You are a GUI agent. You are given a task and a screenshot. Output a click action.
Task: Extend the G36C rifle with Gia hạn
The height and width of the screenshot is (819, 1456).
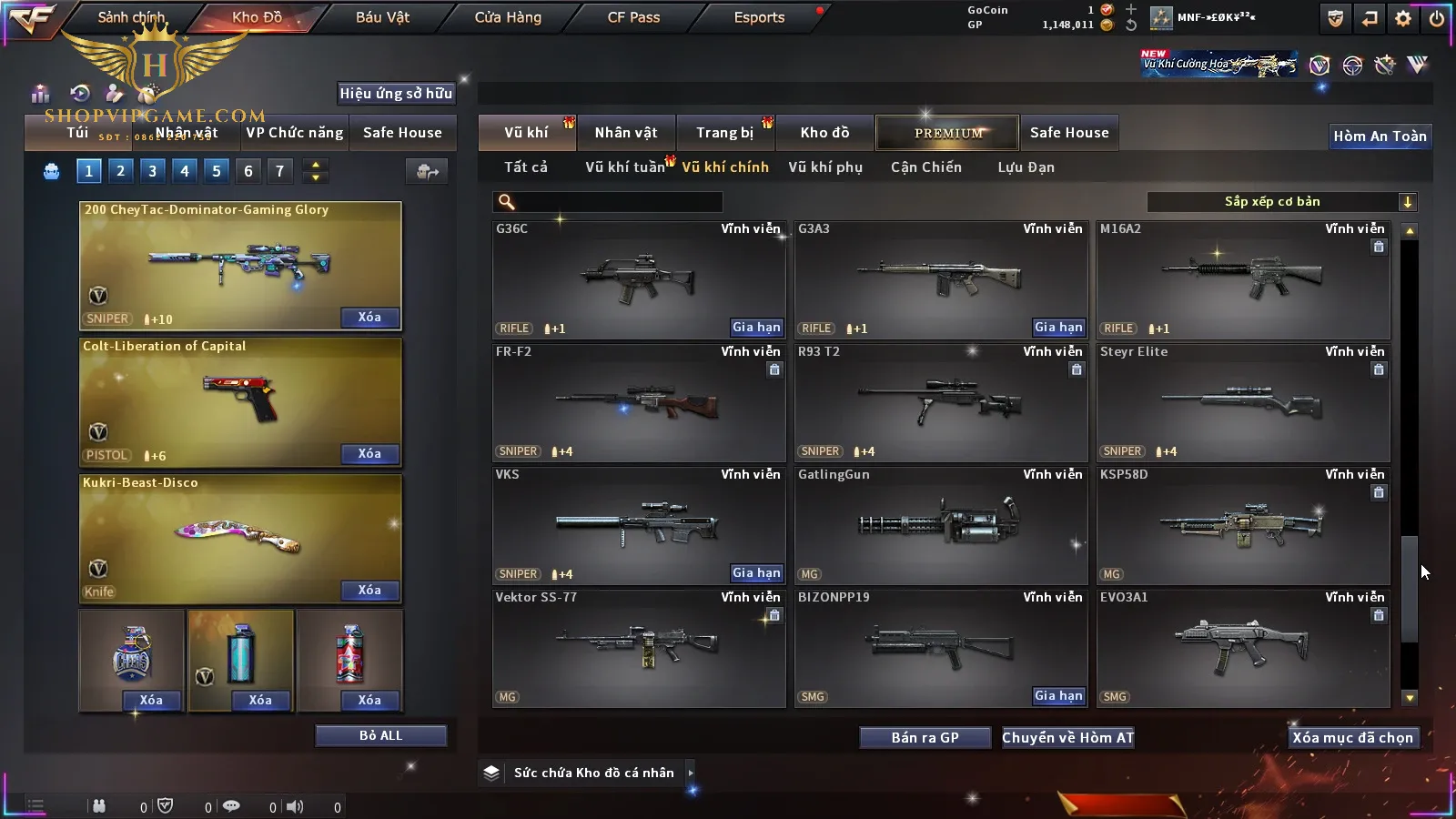pos(756,328)
